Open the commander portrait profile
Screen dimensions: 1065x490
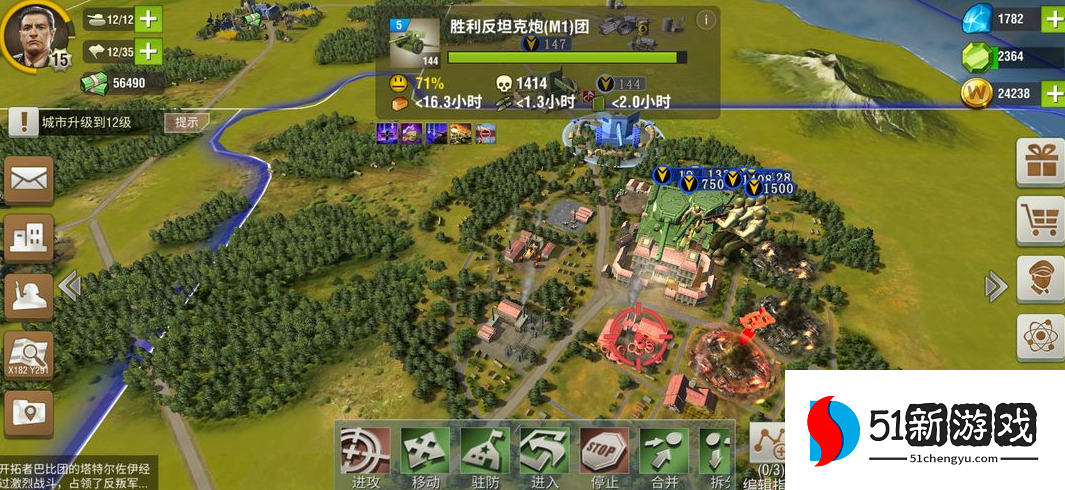coord(35,32)
